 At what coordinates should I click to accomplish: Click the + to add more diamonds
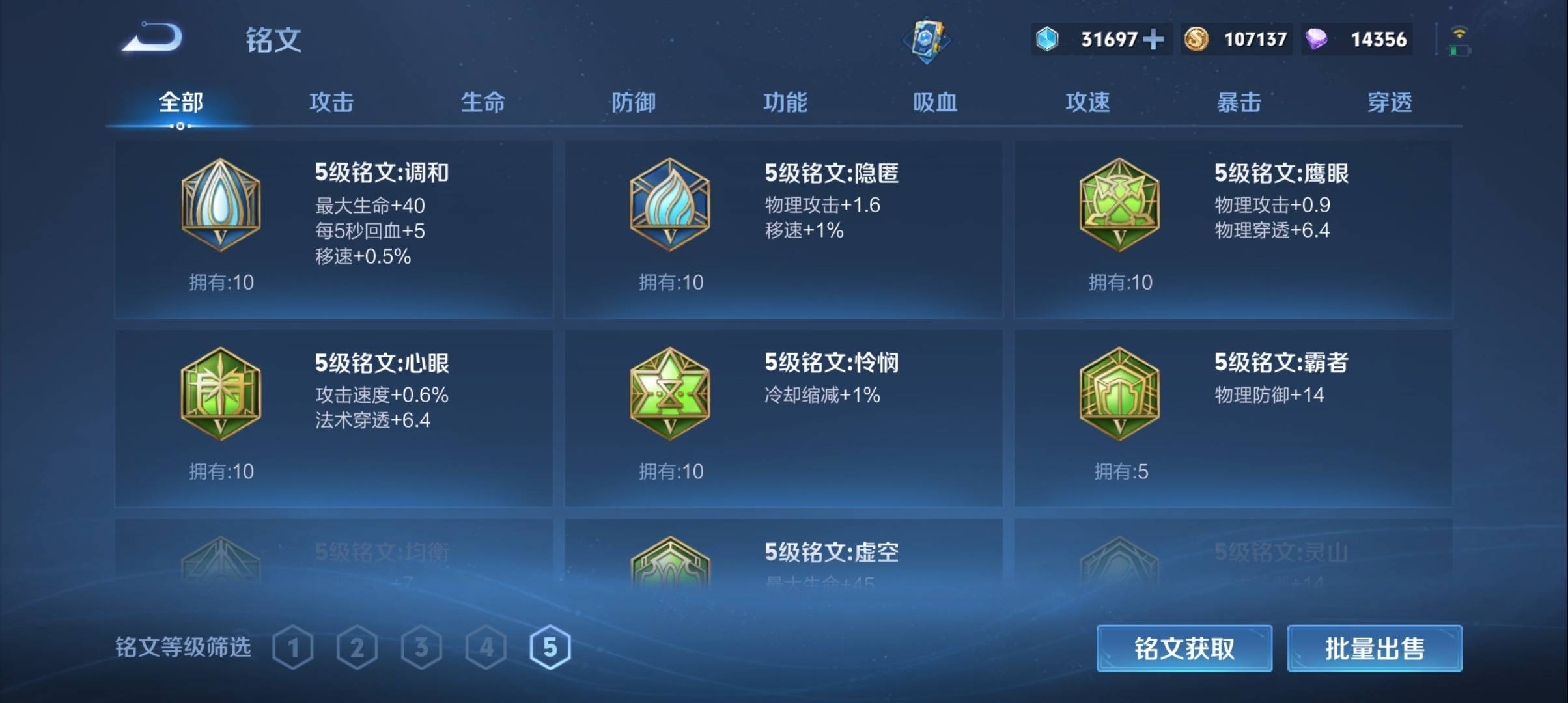(1153, 40)
